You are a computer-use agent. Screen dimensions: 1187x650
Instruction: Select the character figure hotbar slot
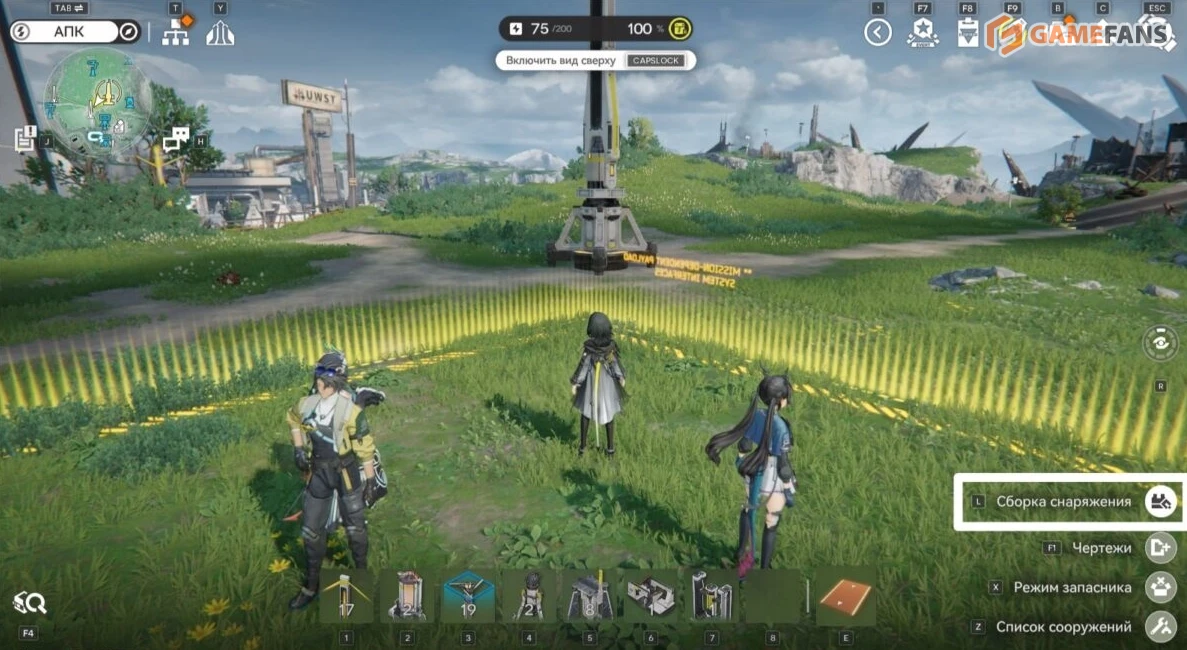529,597
